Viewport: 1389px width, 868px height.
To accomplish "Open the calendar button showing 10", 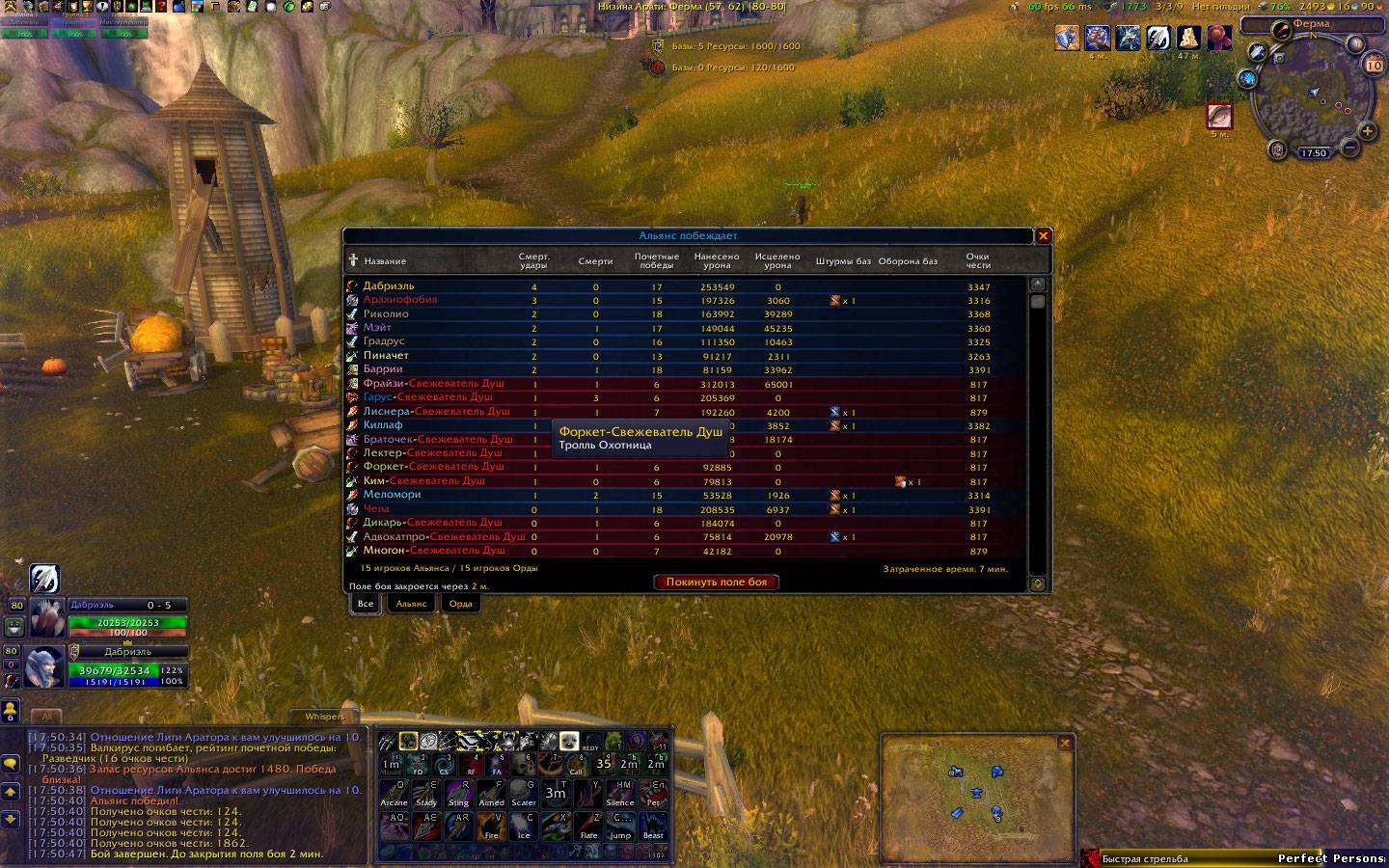I will [x=1374, y=66].
